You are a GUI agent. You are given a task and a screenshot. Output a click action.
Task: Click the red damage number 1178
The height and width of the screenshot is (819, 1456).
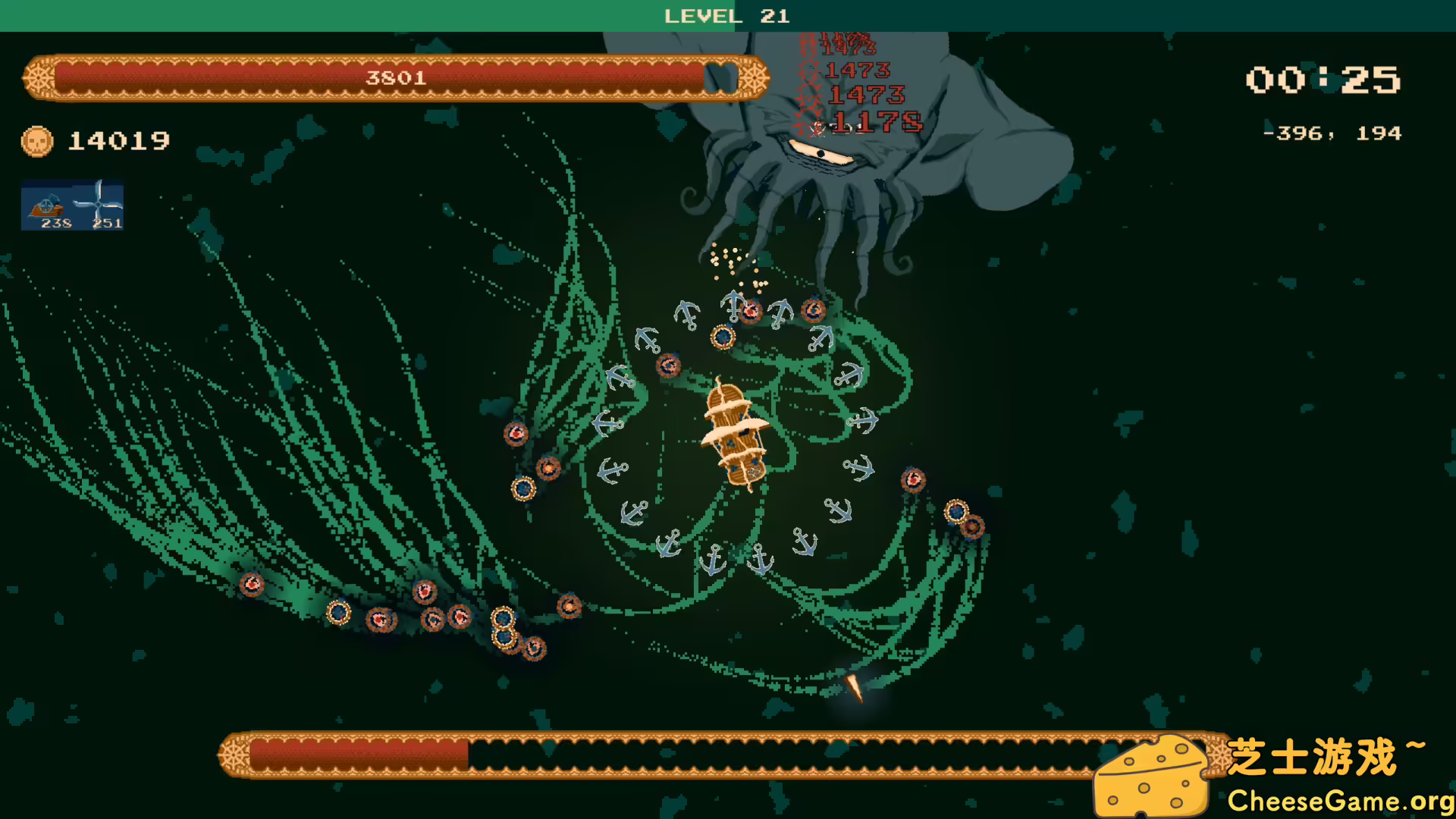coord(876,121)
